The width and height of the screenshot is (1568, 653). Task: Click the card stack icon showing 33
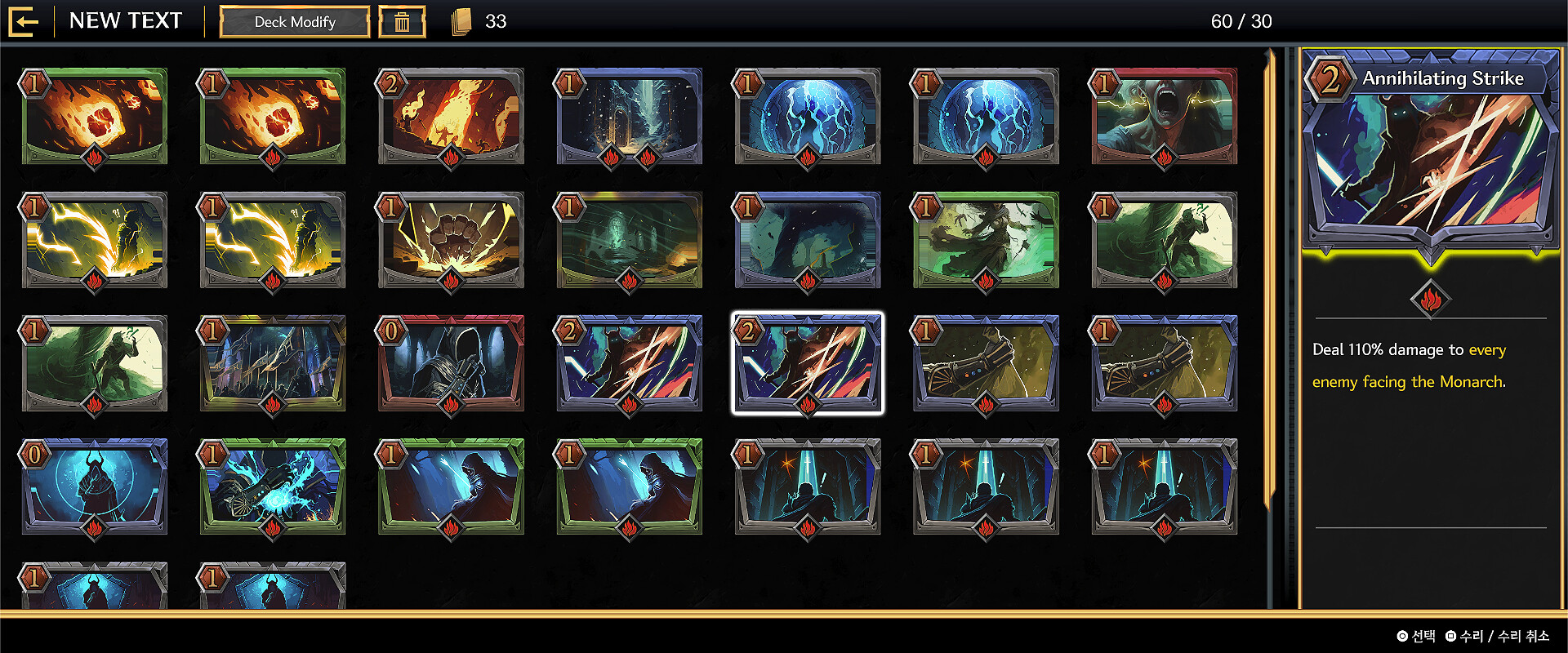(x=461, y=22)
